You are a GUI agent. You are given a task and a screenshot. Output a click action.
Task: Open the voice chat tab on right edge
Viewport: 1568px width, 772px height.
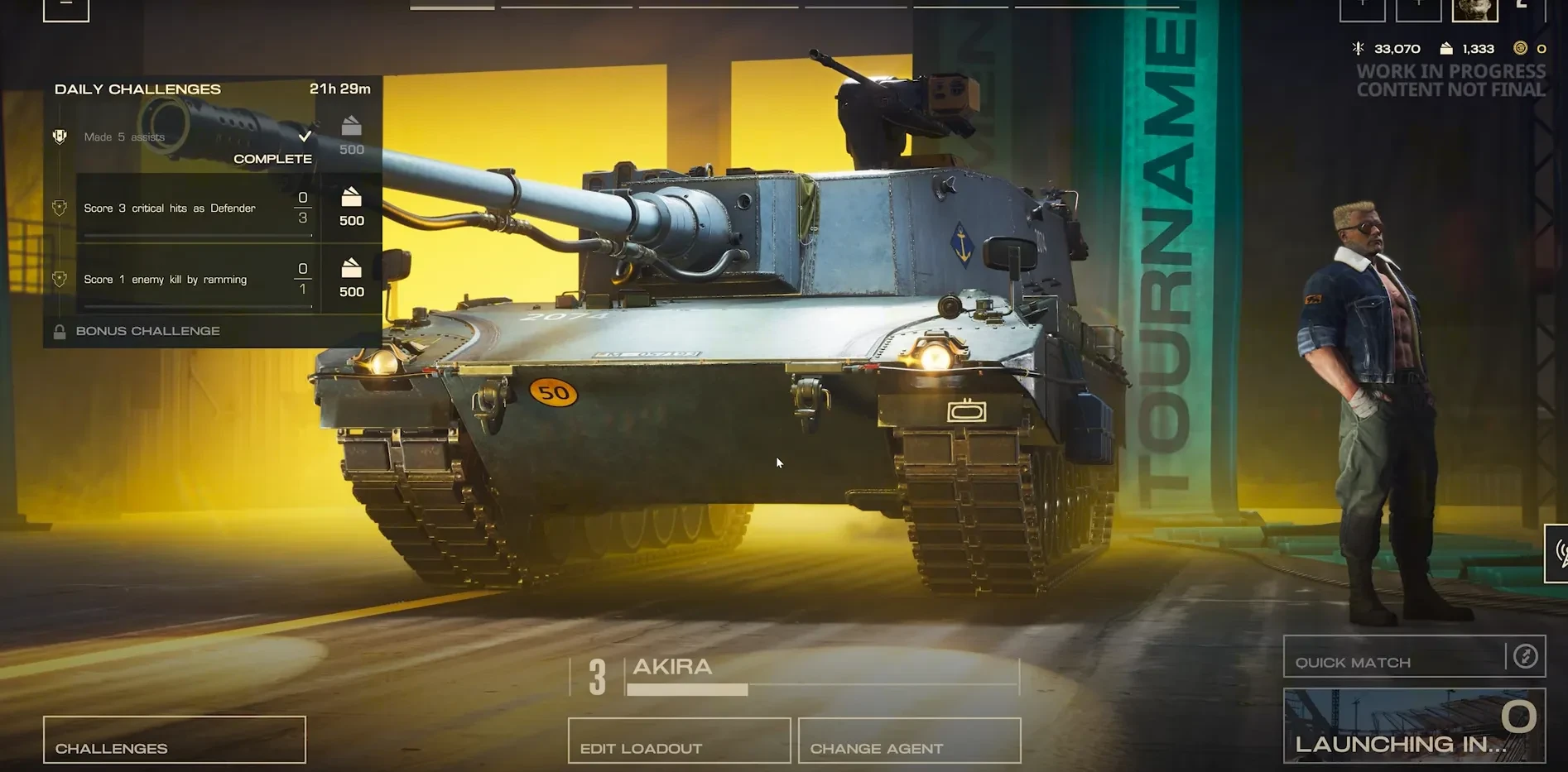1558,553
